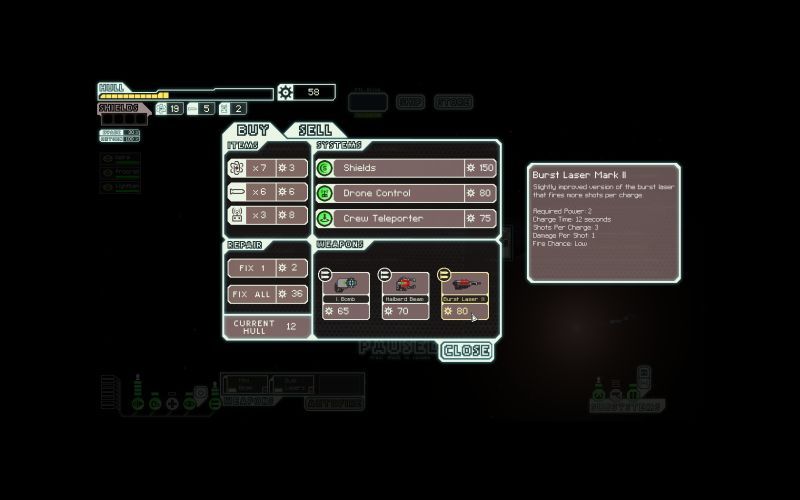Purchase the Shields system upgrade
This screenshot has height=500, width=800.
click(x=406, y=168)
